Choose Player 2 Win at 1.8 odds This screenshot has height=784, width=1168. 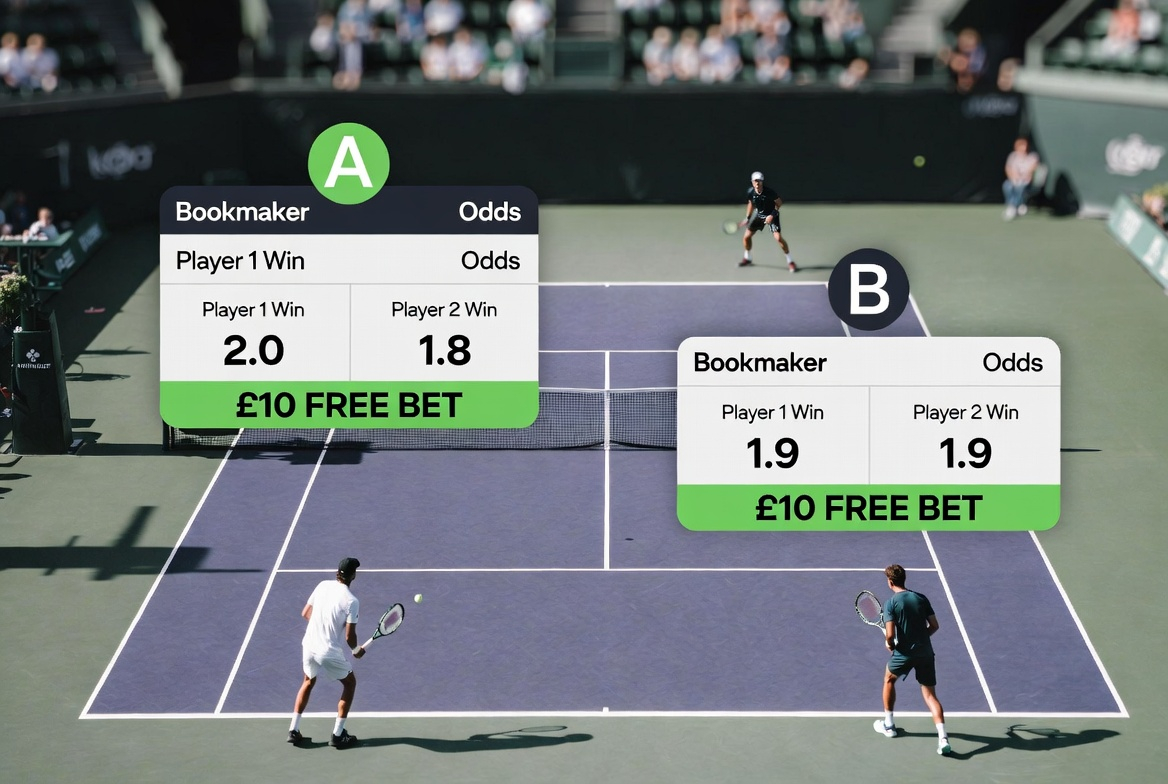click(444, 333)
